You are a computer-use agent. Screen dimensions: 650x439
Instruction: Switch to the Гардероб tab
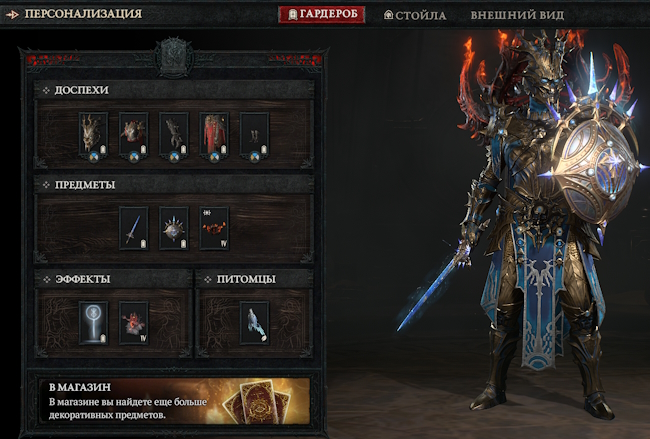(x=321, y=15)
